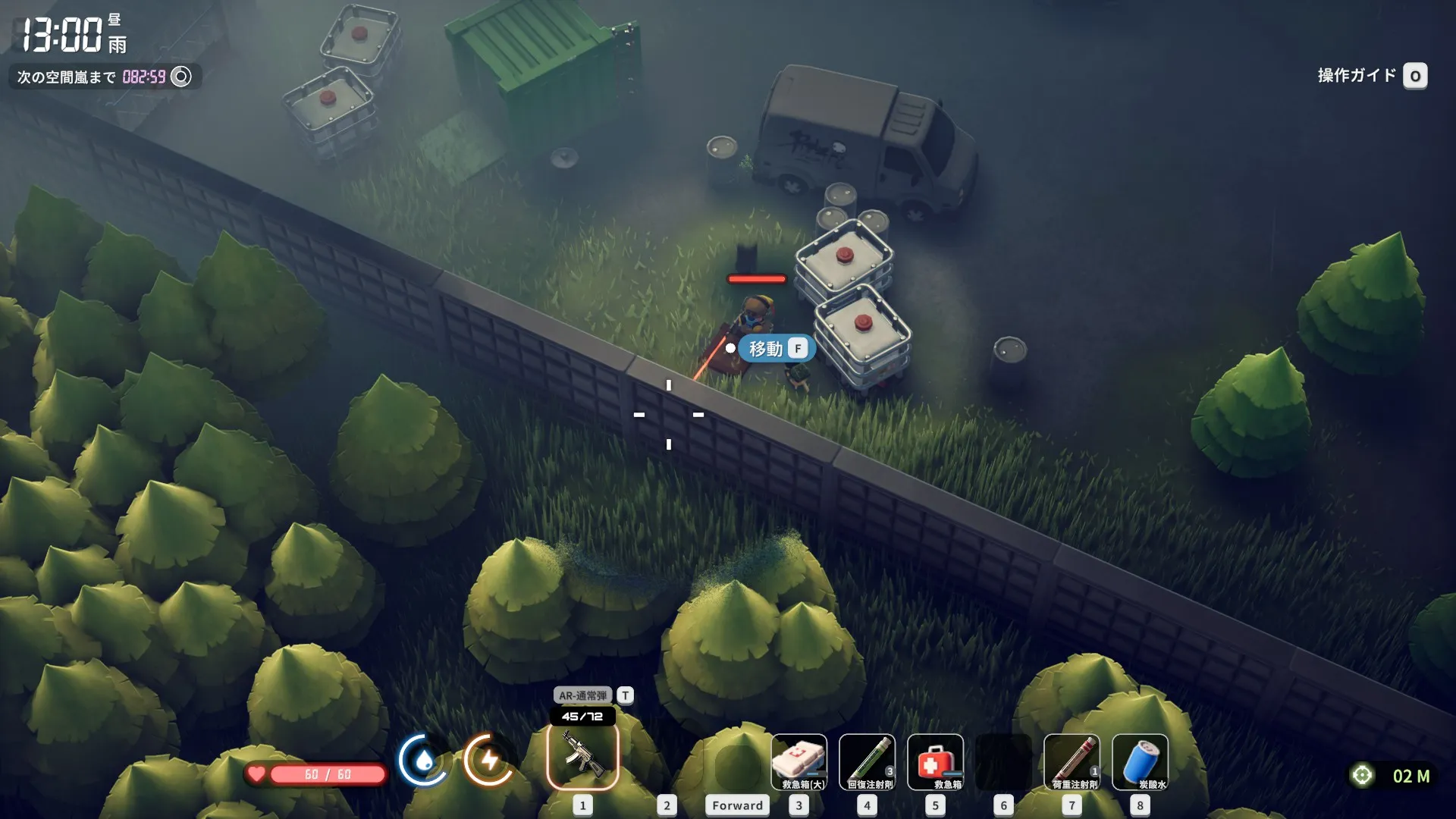
Task: Use the large first aid kit (救急箱(大))
Action: point(799,761)
